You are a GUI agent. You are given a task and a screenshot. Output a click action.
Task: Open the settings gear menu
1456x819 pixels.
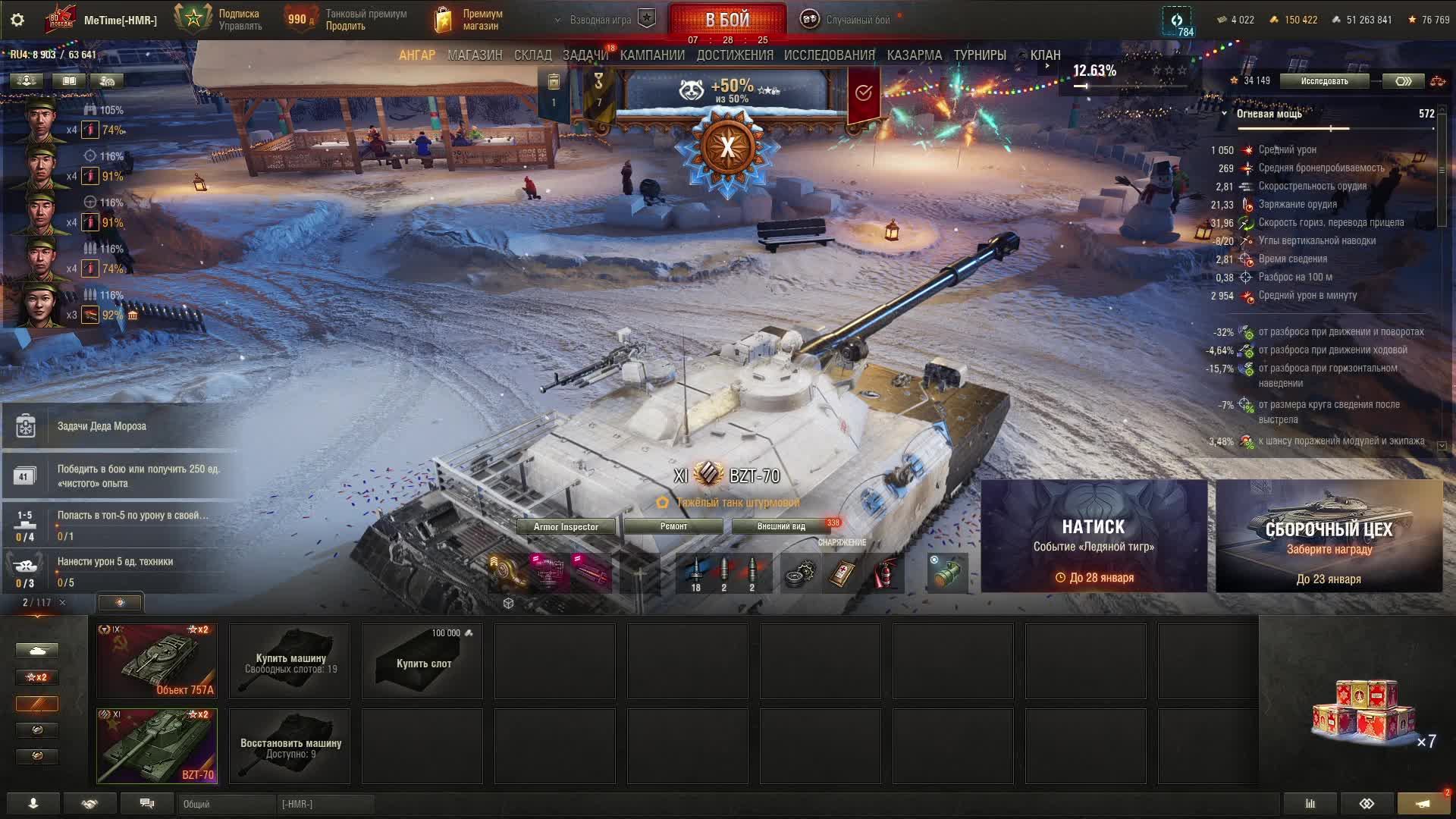[17, 20]
